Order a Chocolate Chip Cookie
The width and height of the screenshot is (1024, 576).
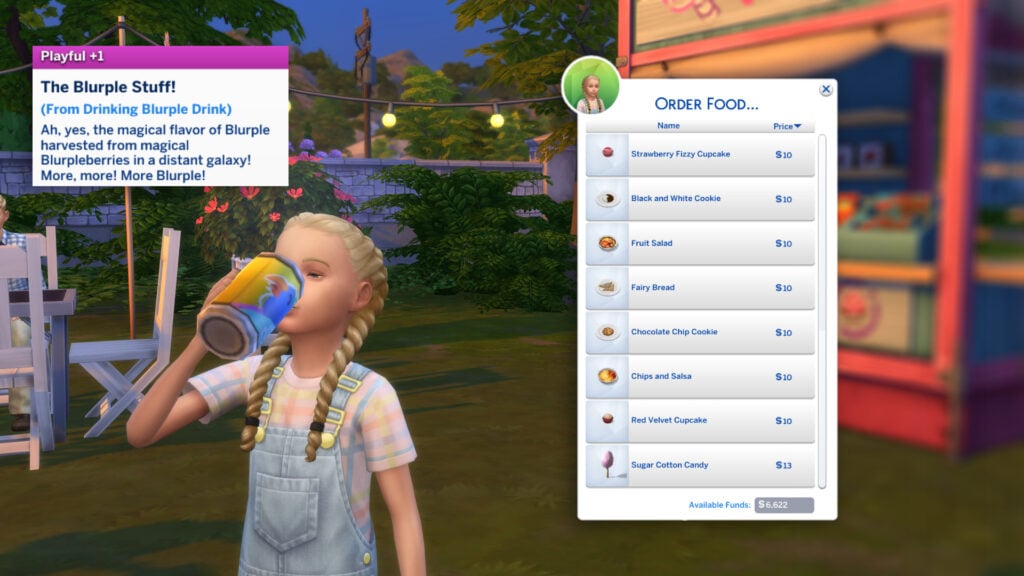tap(700, 332)
